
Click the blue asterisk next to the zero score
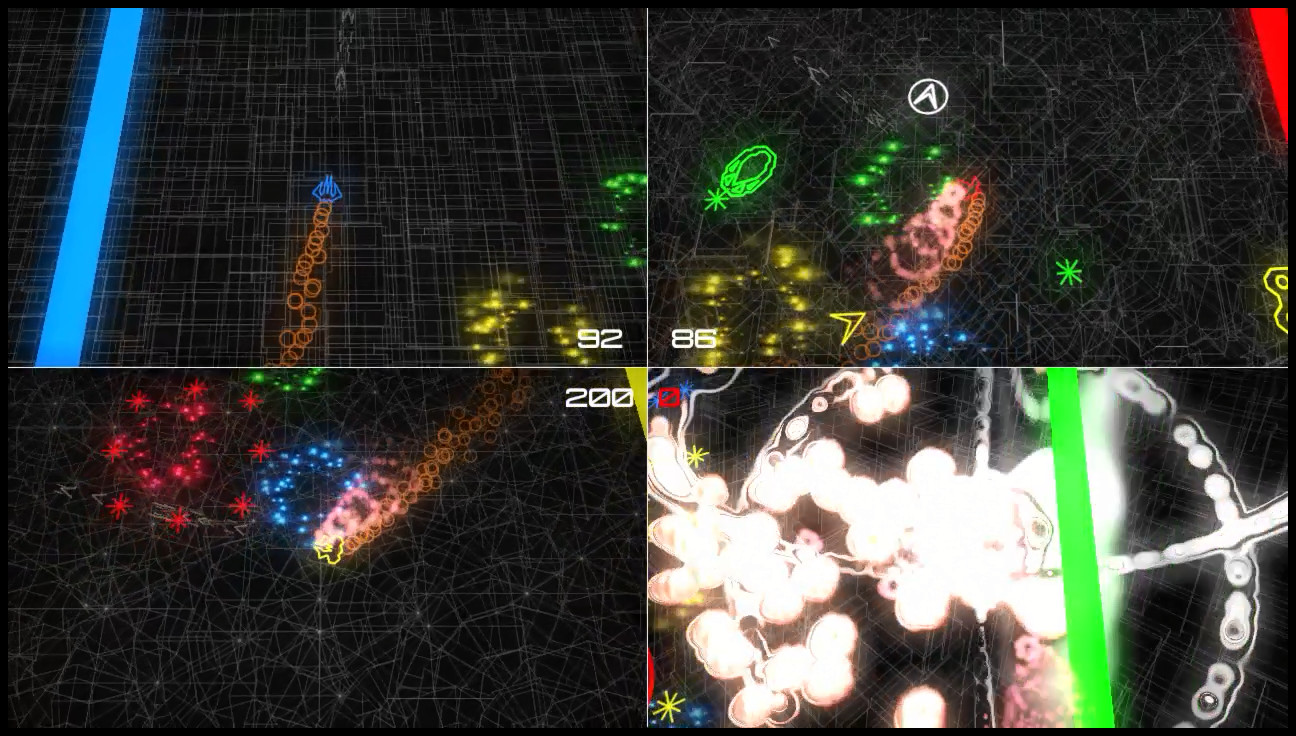tap(684, 390)
